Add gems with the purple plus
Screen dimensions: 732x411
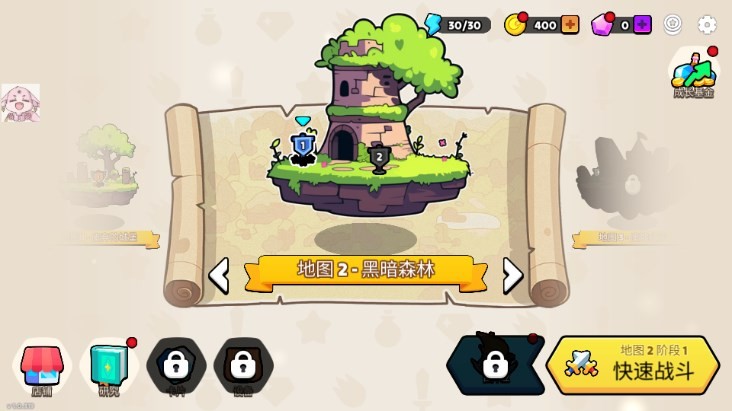click(x=642, y=25)
